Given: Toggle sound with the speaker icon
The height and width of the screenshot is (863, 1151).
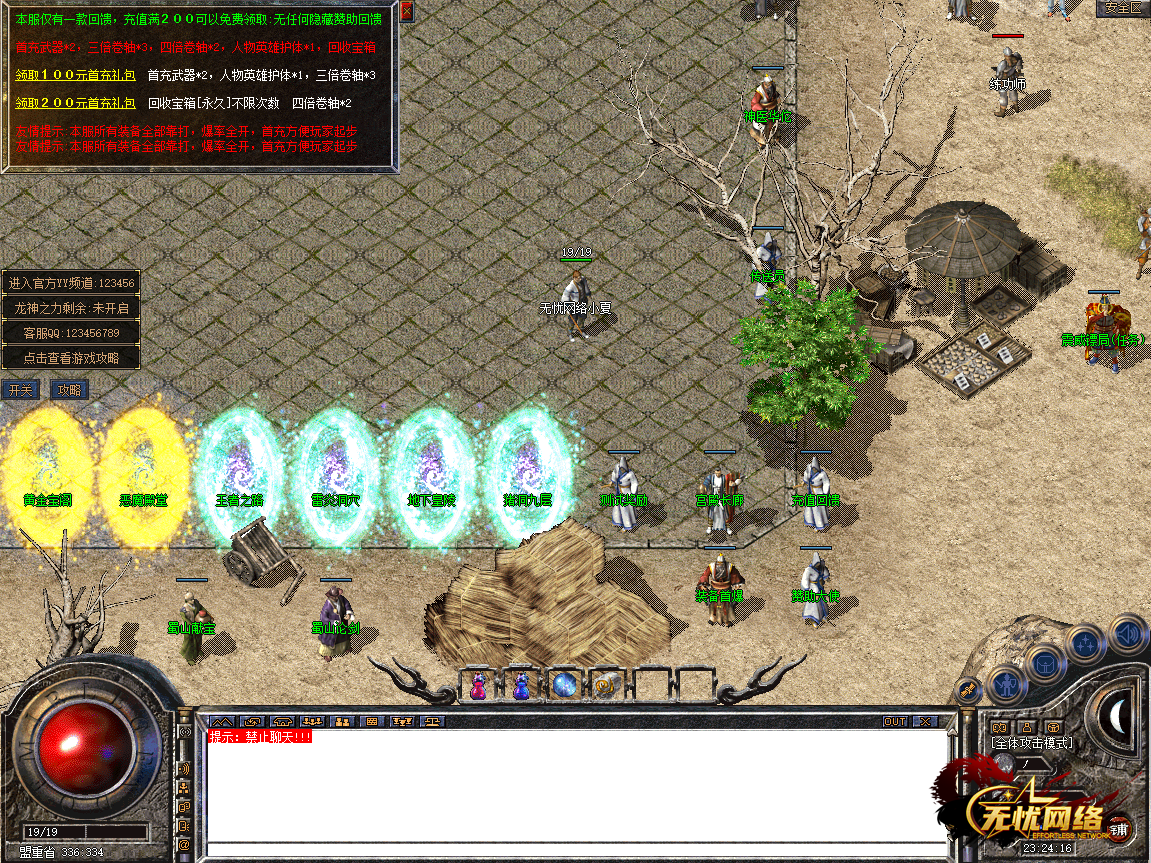Looking at the screenshot, I should tap(1127, 633).
